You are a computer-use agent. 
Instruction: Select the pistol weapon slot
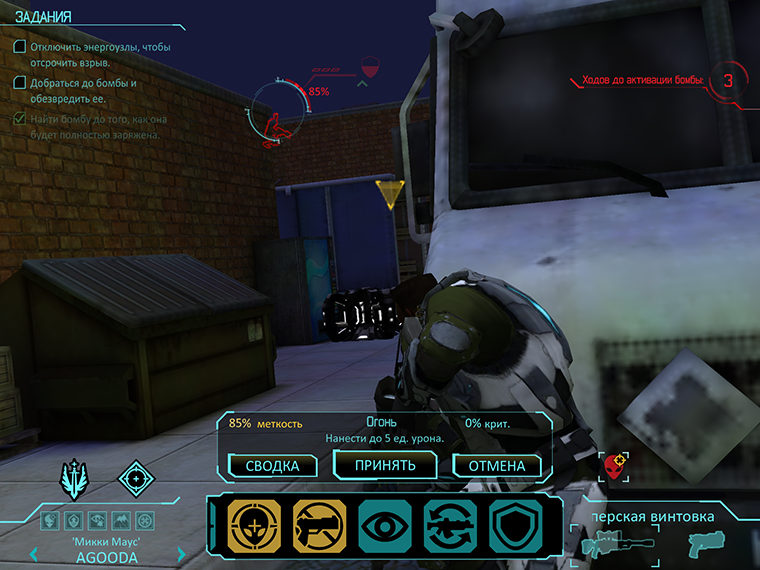[706, 544]
